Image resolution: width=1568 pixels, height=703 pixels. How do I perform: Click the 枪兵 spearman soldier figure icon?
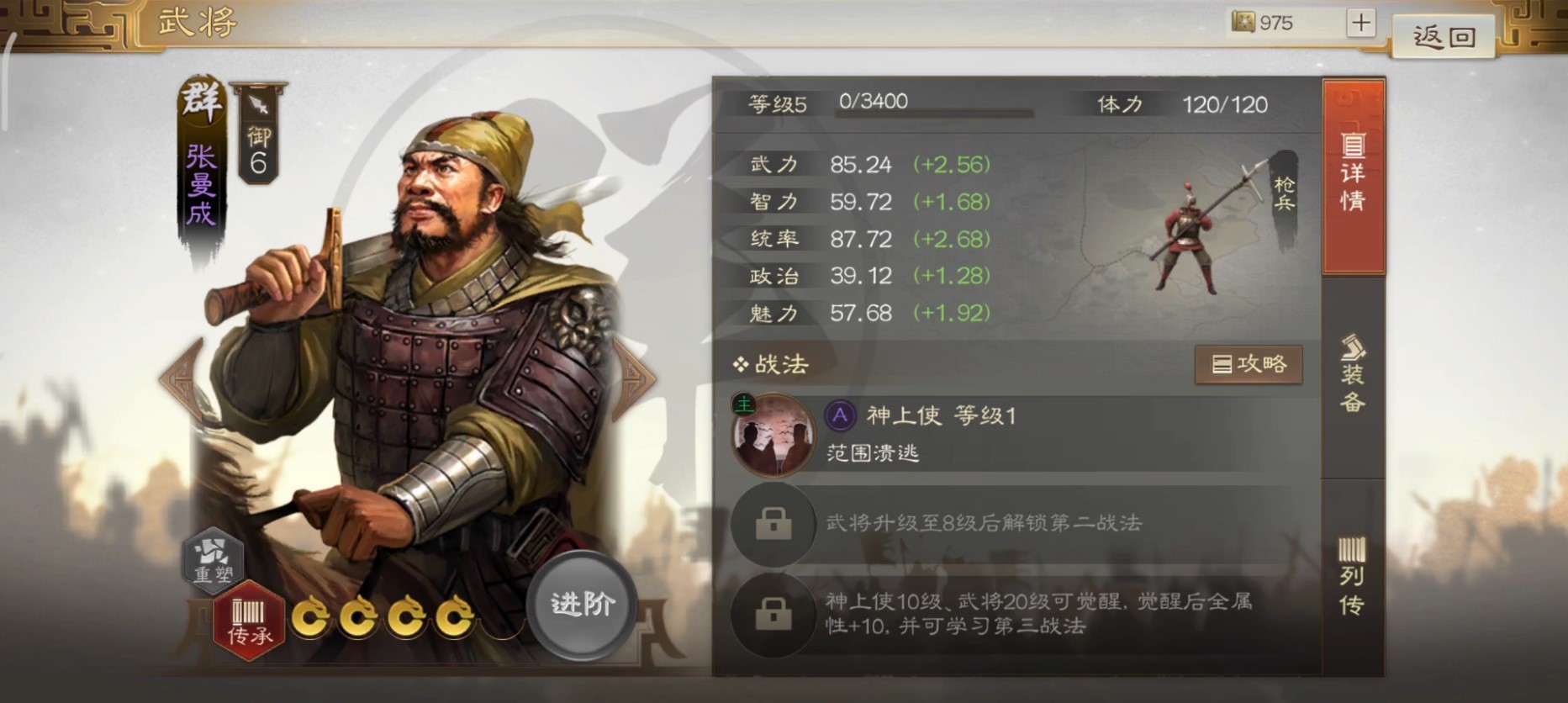click(1190, 235)
